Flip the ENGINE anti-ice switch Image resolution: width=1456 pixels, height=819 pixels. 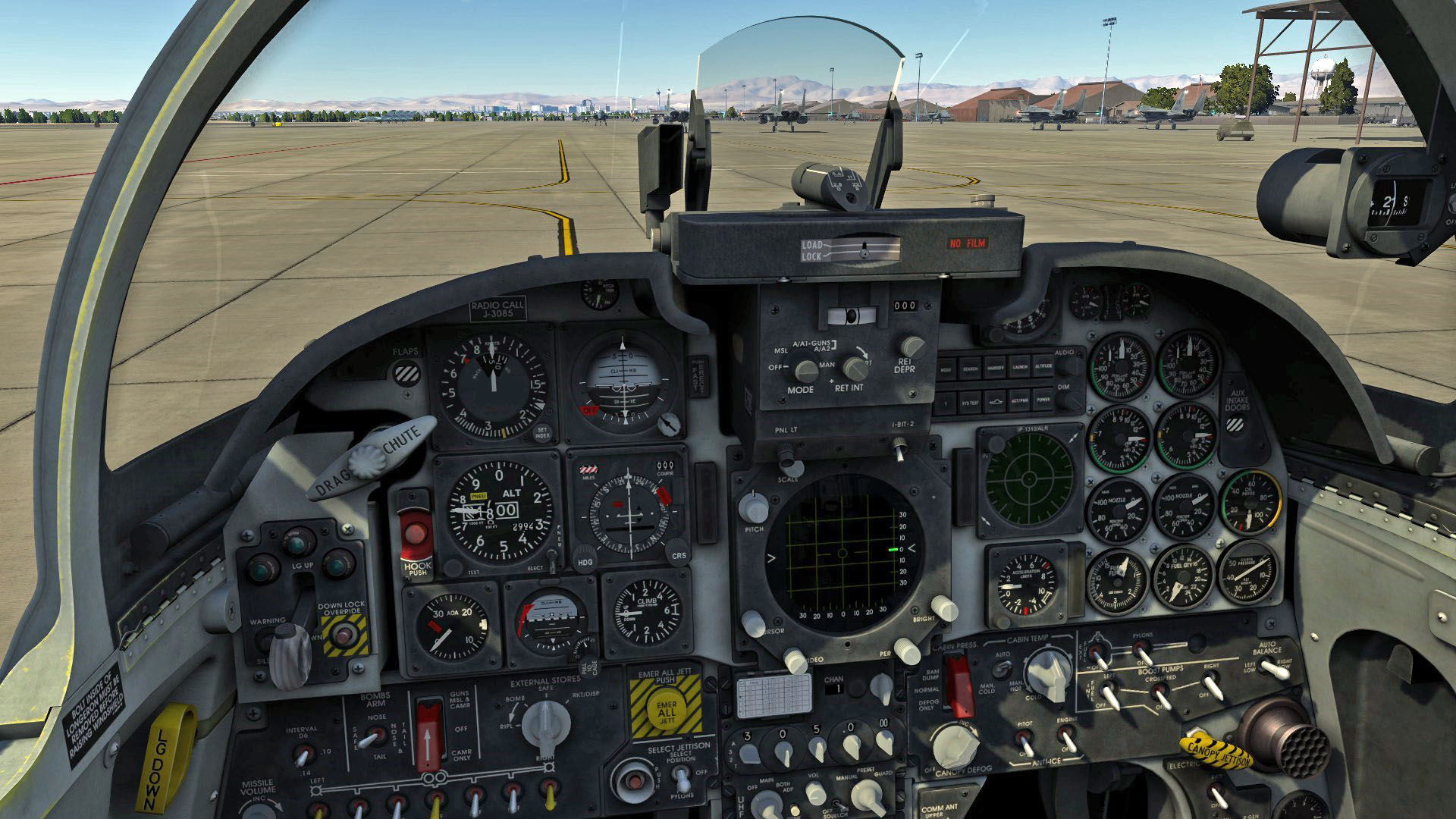coord(1067,737)
